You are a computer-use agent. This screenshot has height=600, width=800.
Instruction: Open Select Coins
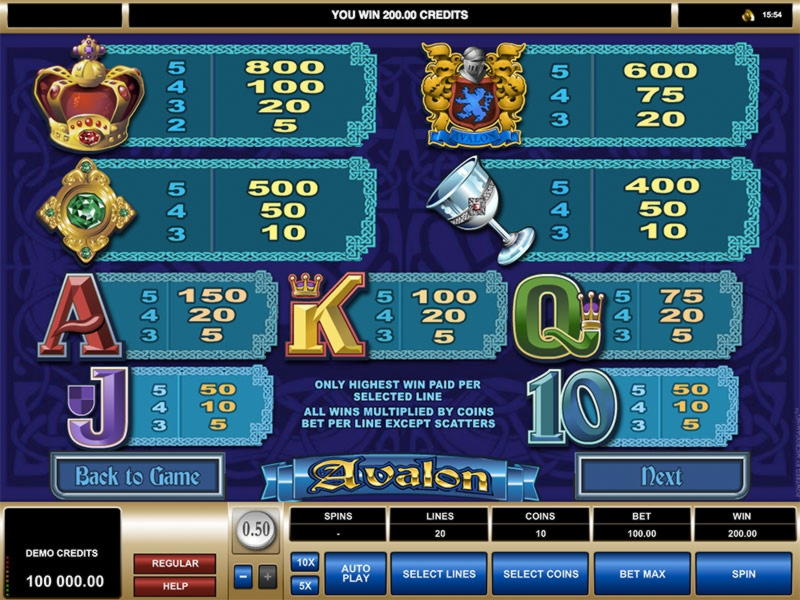541,574
